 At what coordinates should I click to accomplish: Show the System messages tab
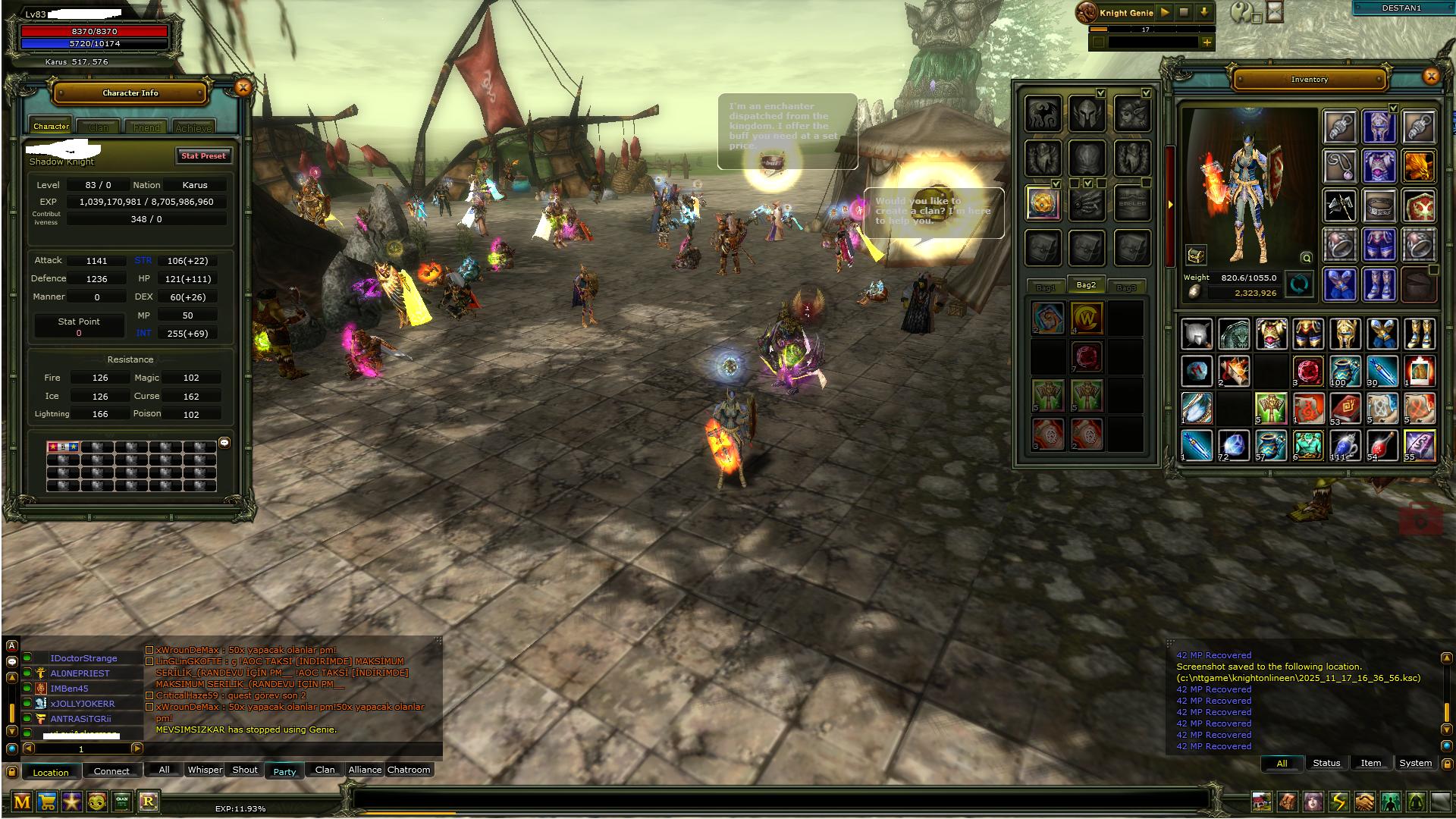[x=1415, y=763]
